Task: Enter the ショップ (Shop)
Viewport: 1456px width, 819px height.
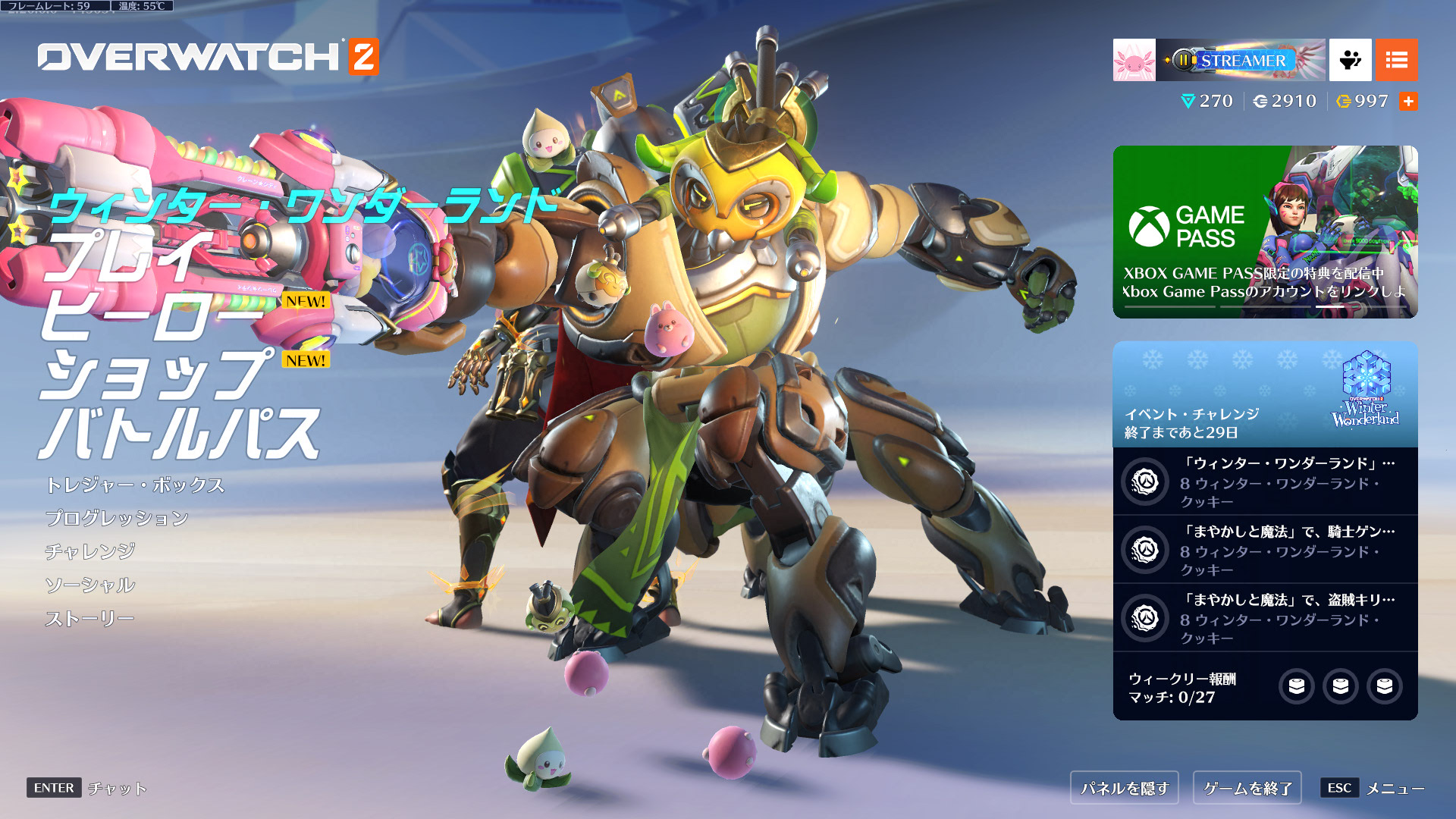Action: [x=155, y=375]
